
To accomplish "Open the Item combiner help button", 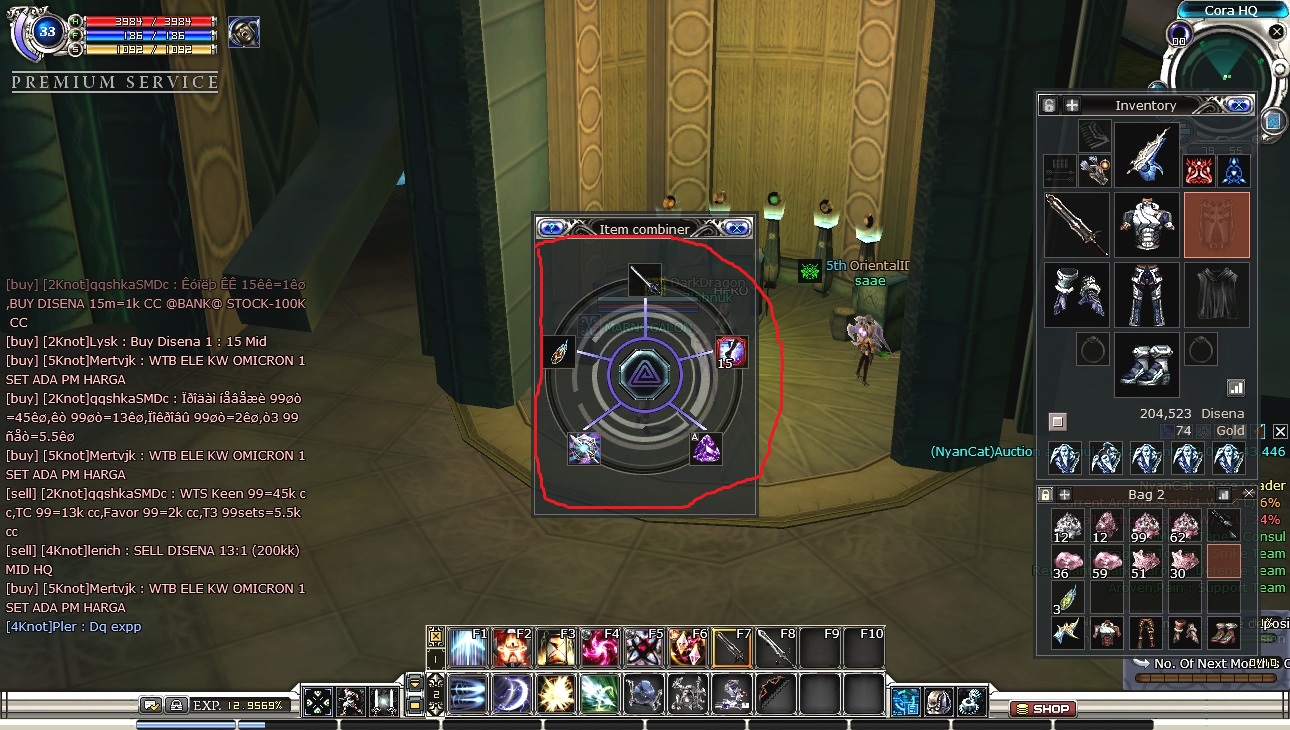I will [552, 228].
